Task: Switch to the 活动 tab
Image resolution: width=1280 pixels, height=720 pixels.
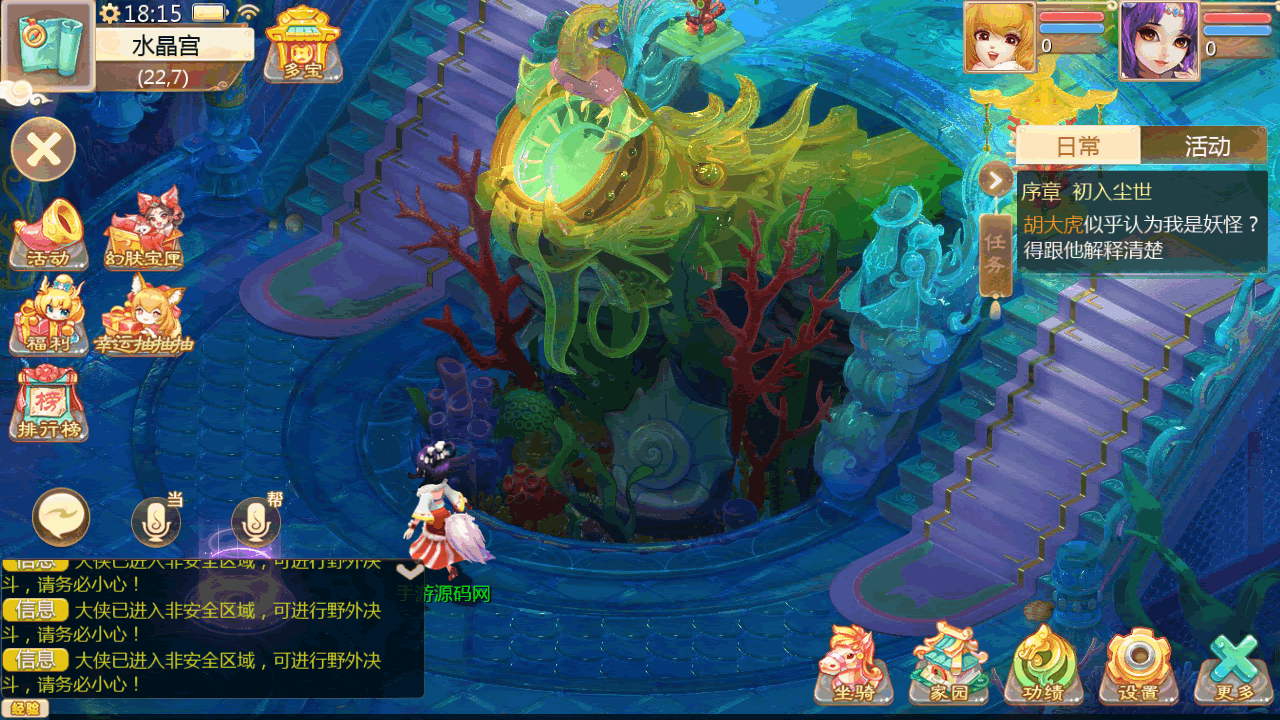Action: pos(1206,146)
